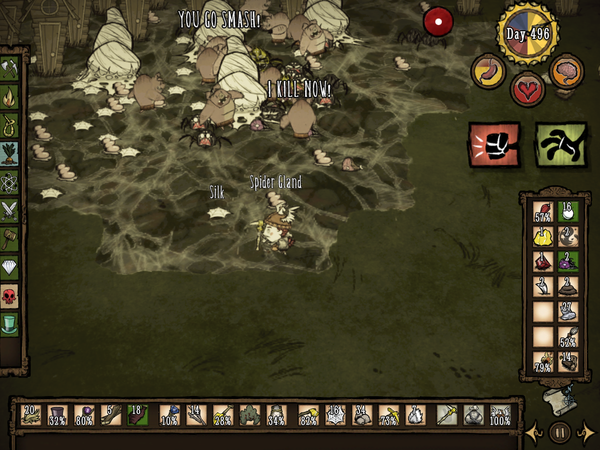Pause the game with the pause button
The height and width of the screenshot is (450, 600).
pyautogui.click(x=560, y=432)
